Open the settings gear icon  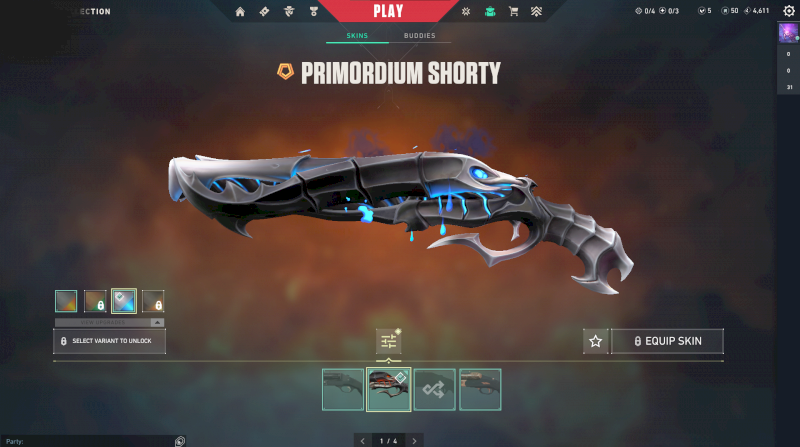[788, 11]
